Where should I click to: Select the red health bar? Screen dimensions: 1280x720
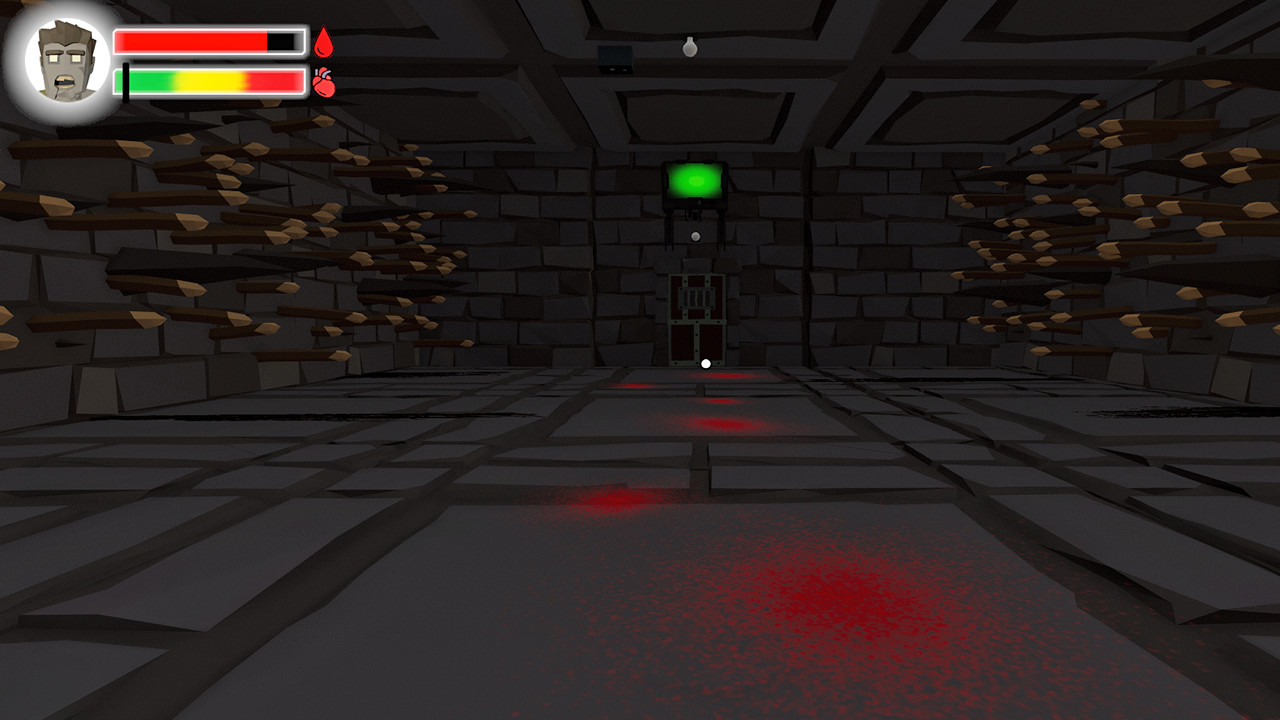[x=190, y=40]
